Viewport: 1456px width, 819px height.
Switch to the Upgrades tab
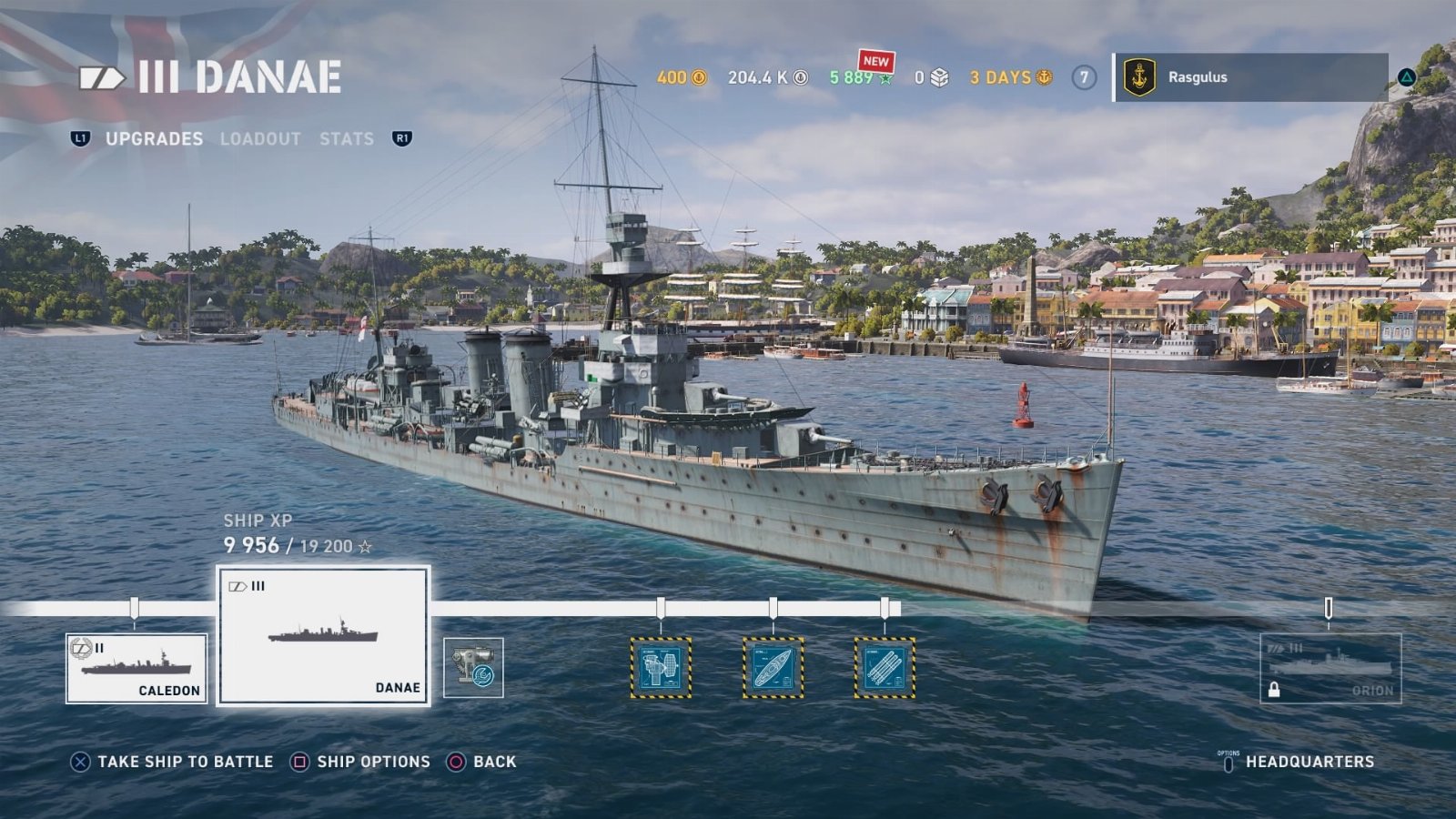coord(154,138)
